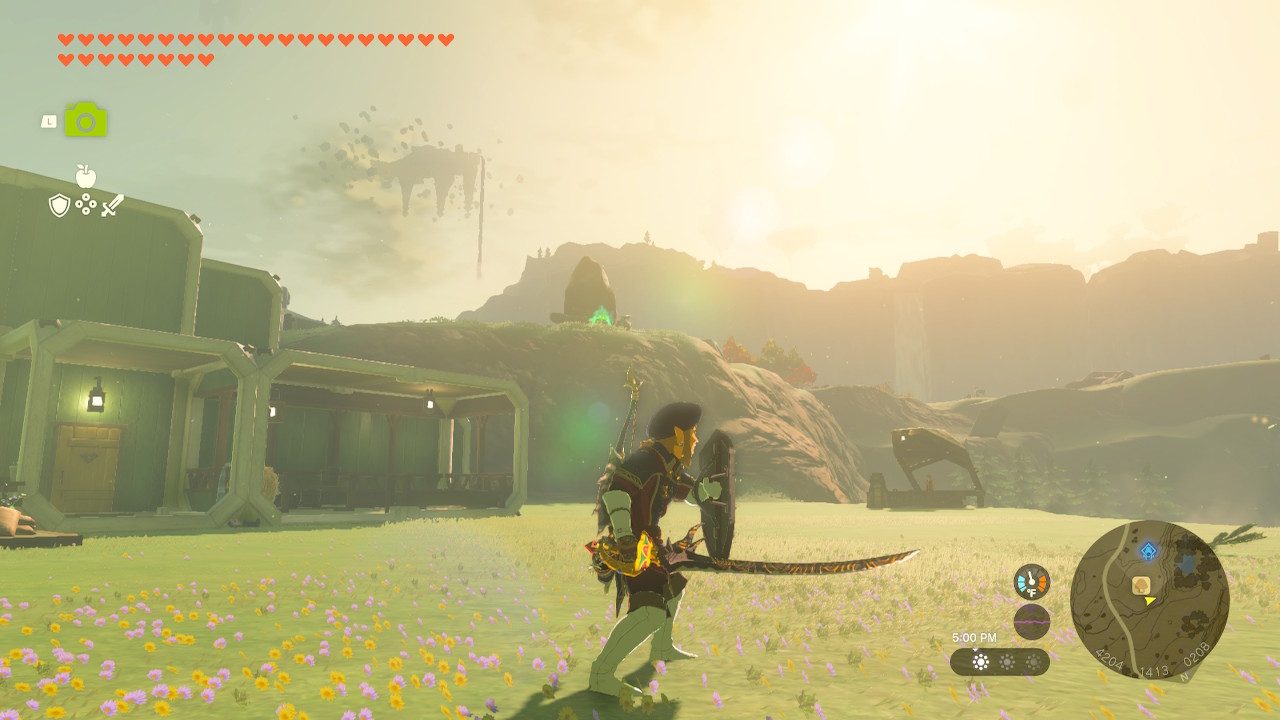This screenshot has width=1280, height=720.
Task: Click the noise sensor circle
Action: coord(1031,621)
